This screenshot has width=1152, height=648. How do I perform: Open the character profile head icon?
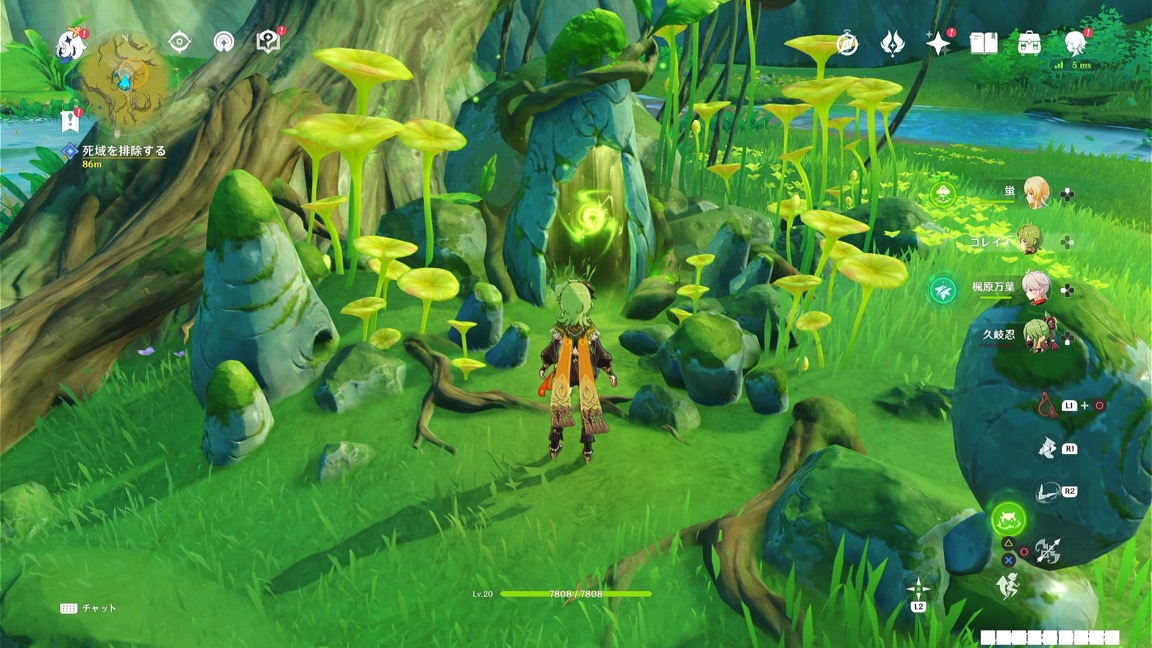(1075, 42)
